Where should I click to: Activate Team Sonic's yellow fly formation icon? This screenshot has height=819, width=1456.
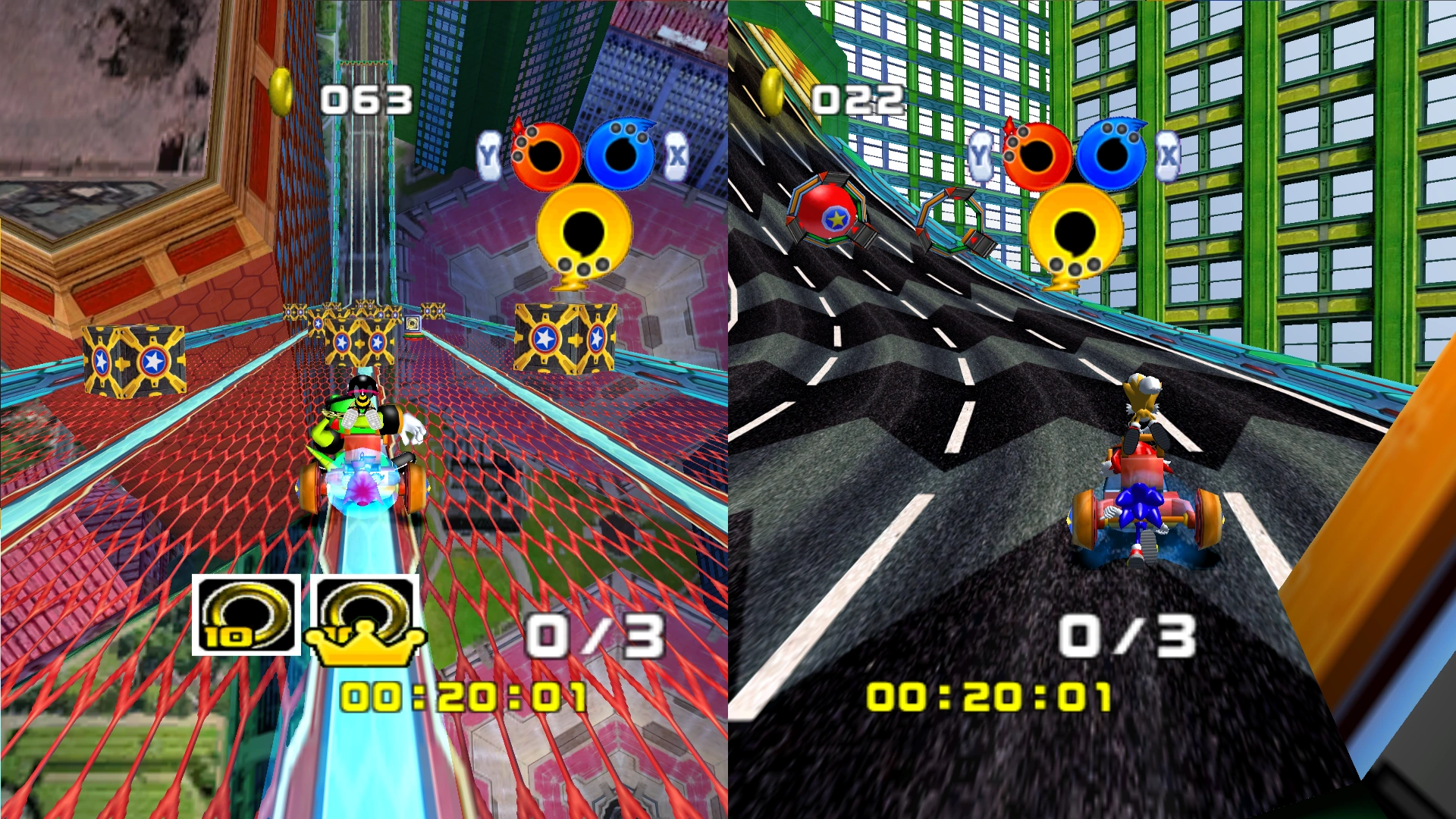click(1075, 233)
